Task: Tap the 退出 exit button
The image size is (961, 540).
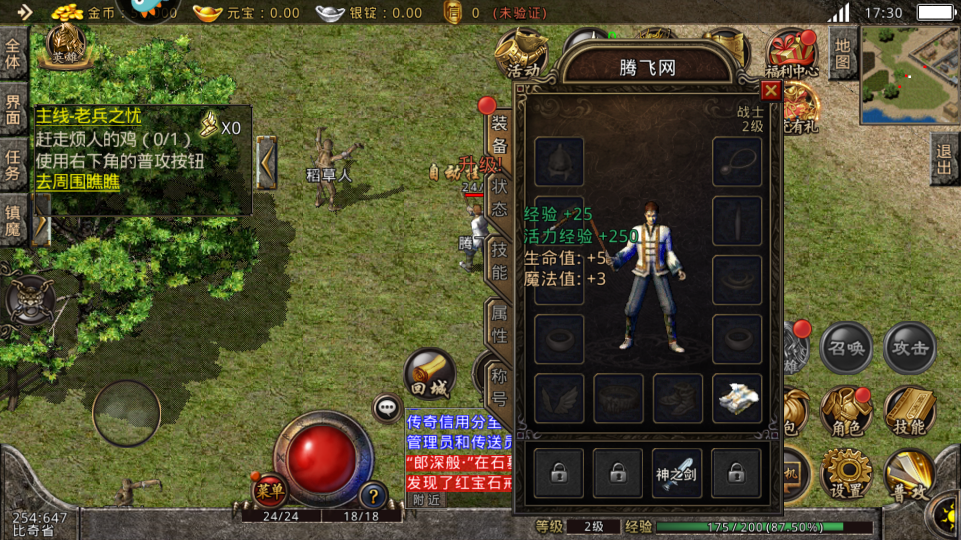Action: (942, 159)
